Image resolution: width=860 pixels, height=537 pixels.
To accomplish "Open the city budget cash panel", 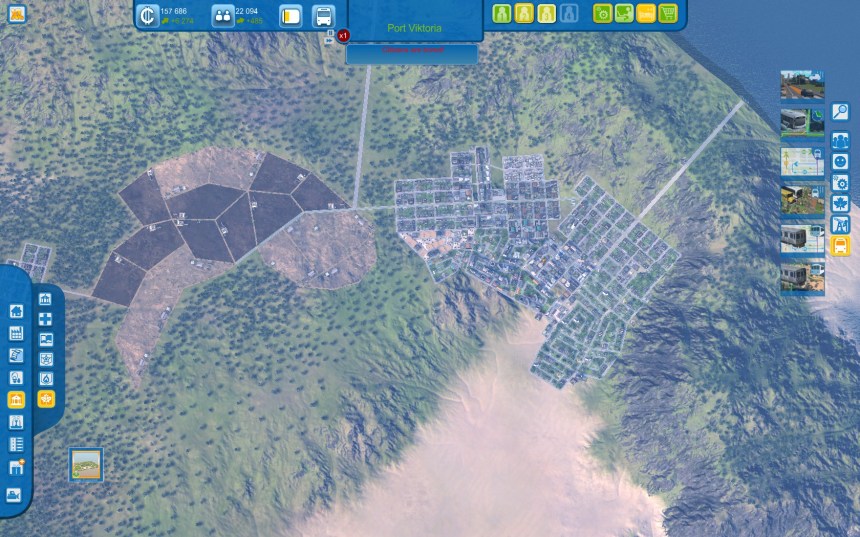I will [147, 16].
